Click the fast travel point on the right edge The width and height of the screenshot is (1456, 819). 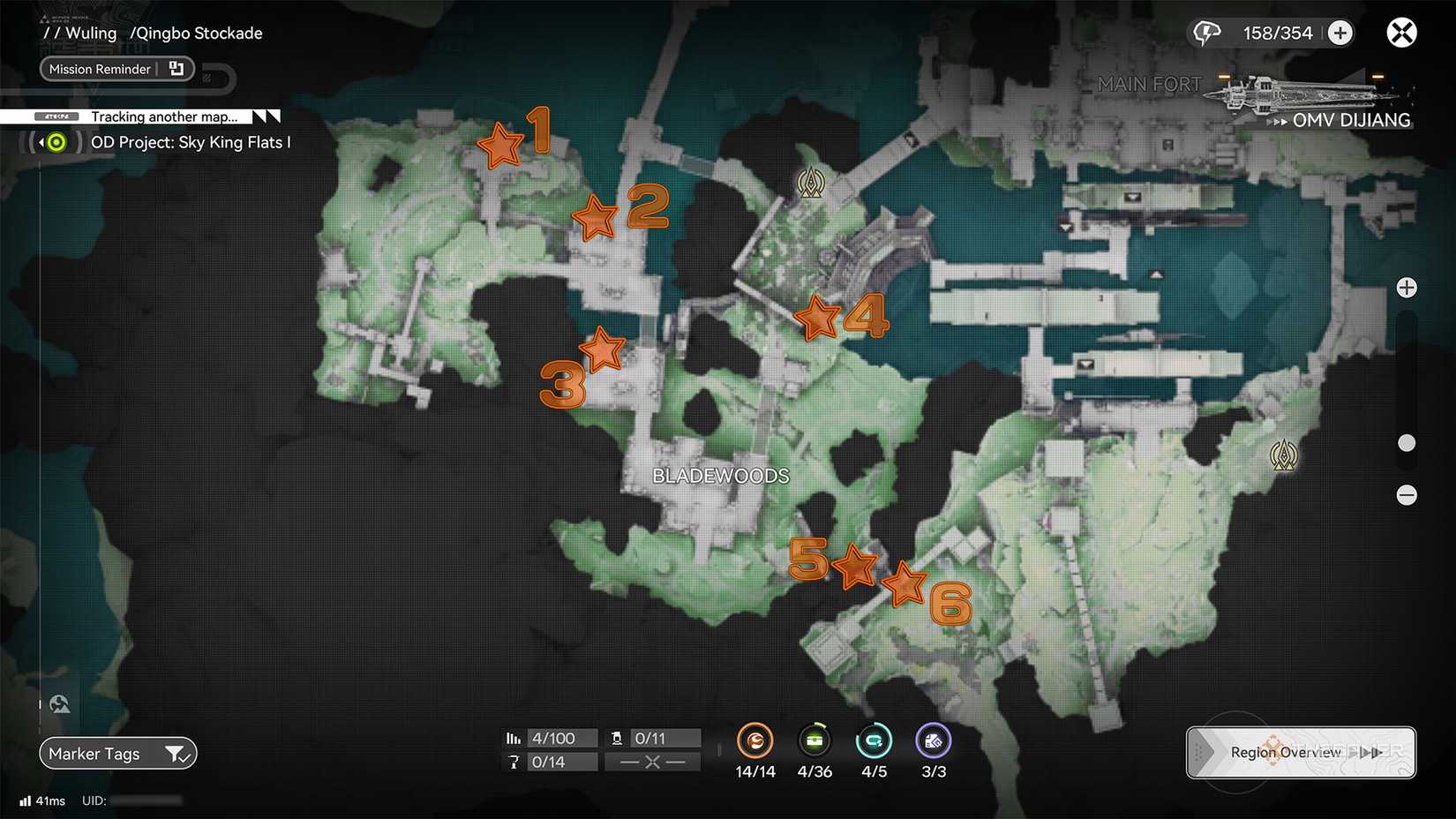pos(1285,455)
